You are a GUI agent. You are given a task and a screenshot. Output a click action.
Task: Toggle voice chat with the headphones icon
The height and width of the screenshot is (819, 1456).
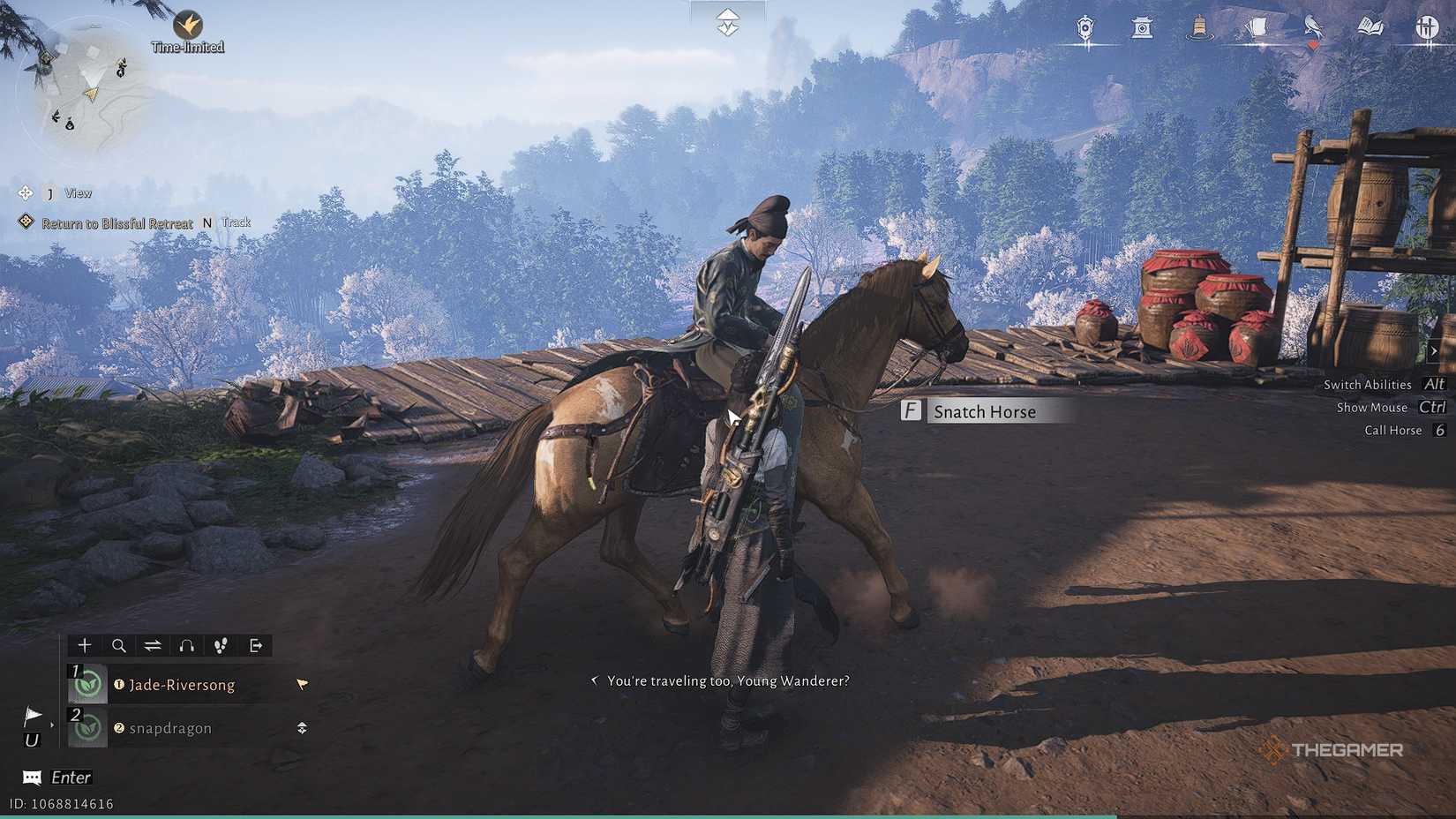point(186,645)
